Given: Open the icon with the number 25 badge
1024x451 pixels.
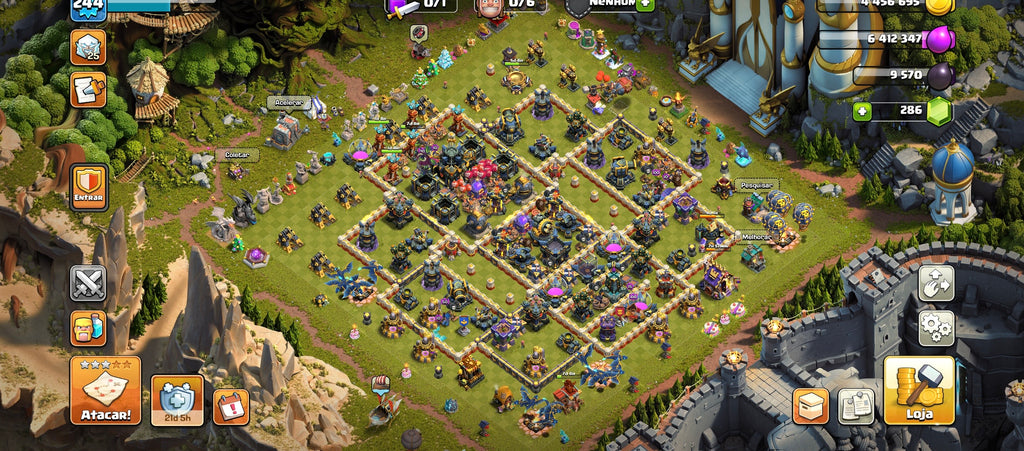Looking at the screenshot, I should [x=88, y=47].
